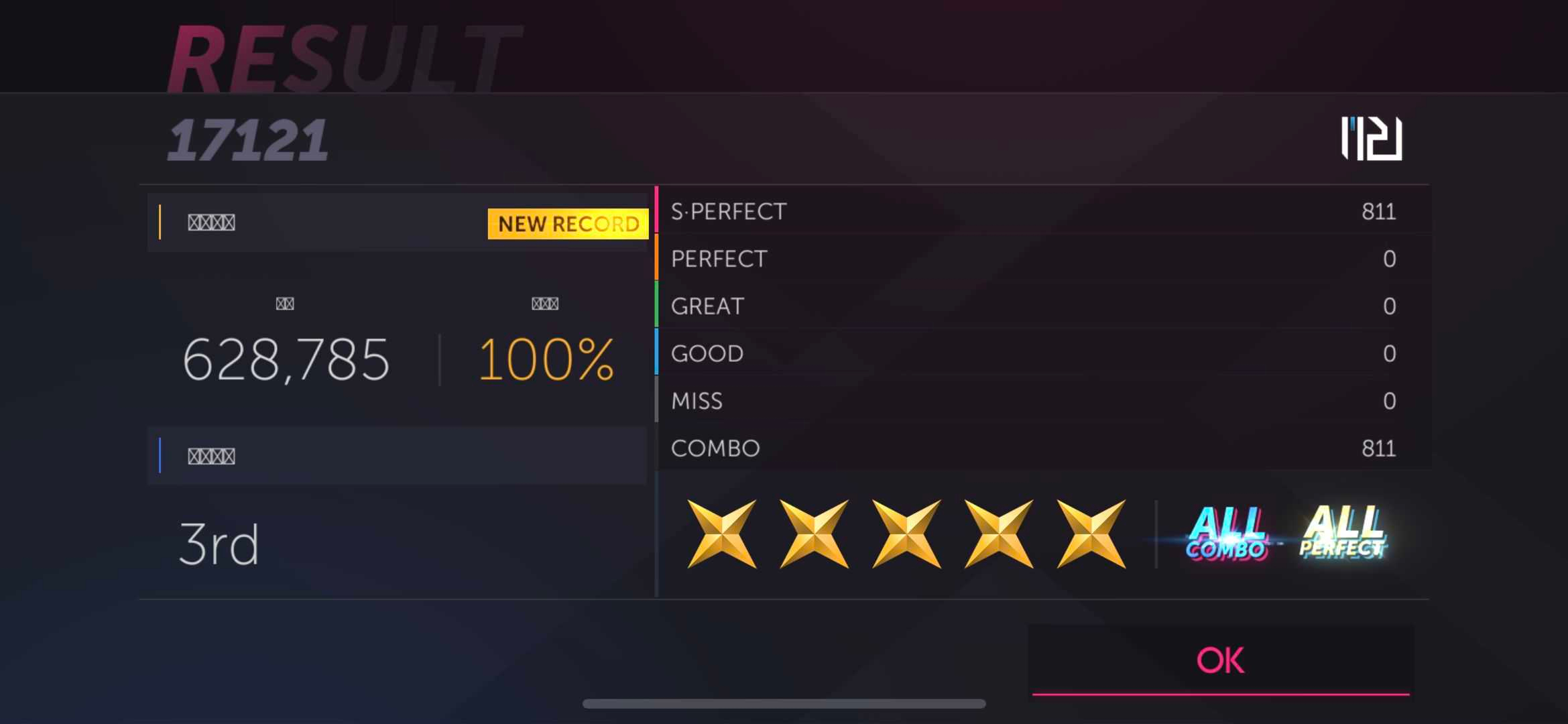Expand the difficulty info bar below the score
This screenshot has width=1568, height=724.
point(399,456)
